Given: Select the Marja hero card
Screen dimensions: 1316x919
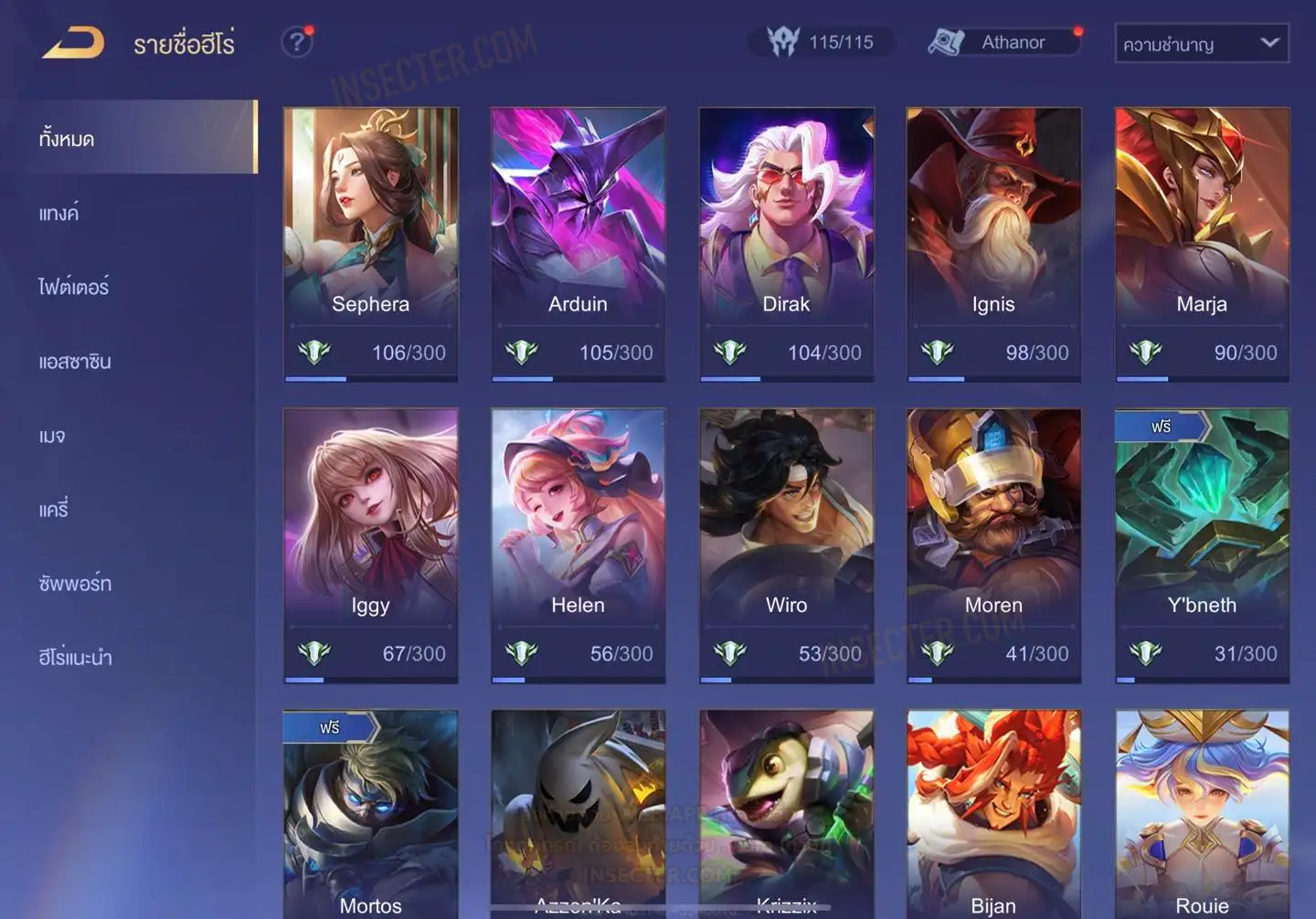Looking at the screenshot, I should coord(1202,243).
